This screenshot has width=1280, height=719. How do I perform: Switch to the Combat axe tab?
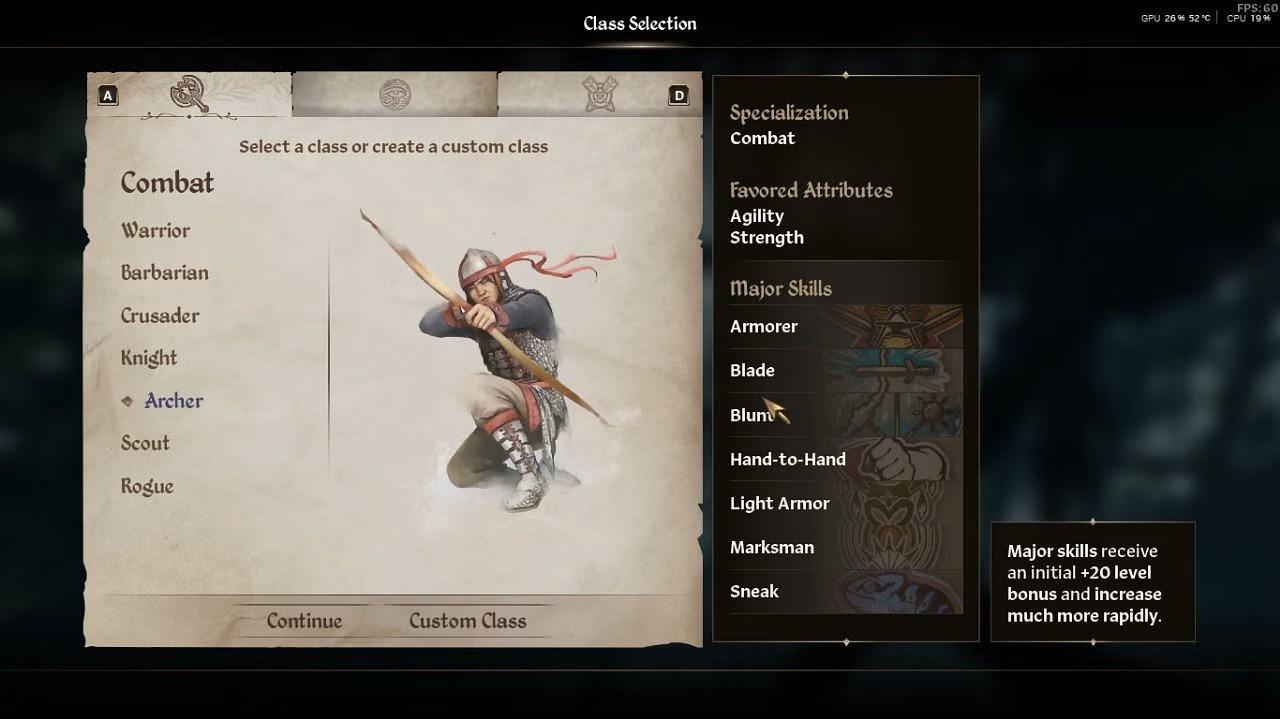pyautogui.click(x=189, y=94)
